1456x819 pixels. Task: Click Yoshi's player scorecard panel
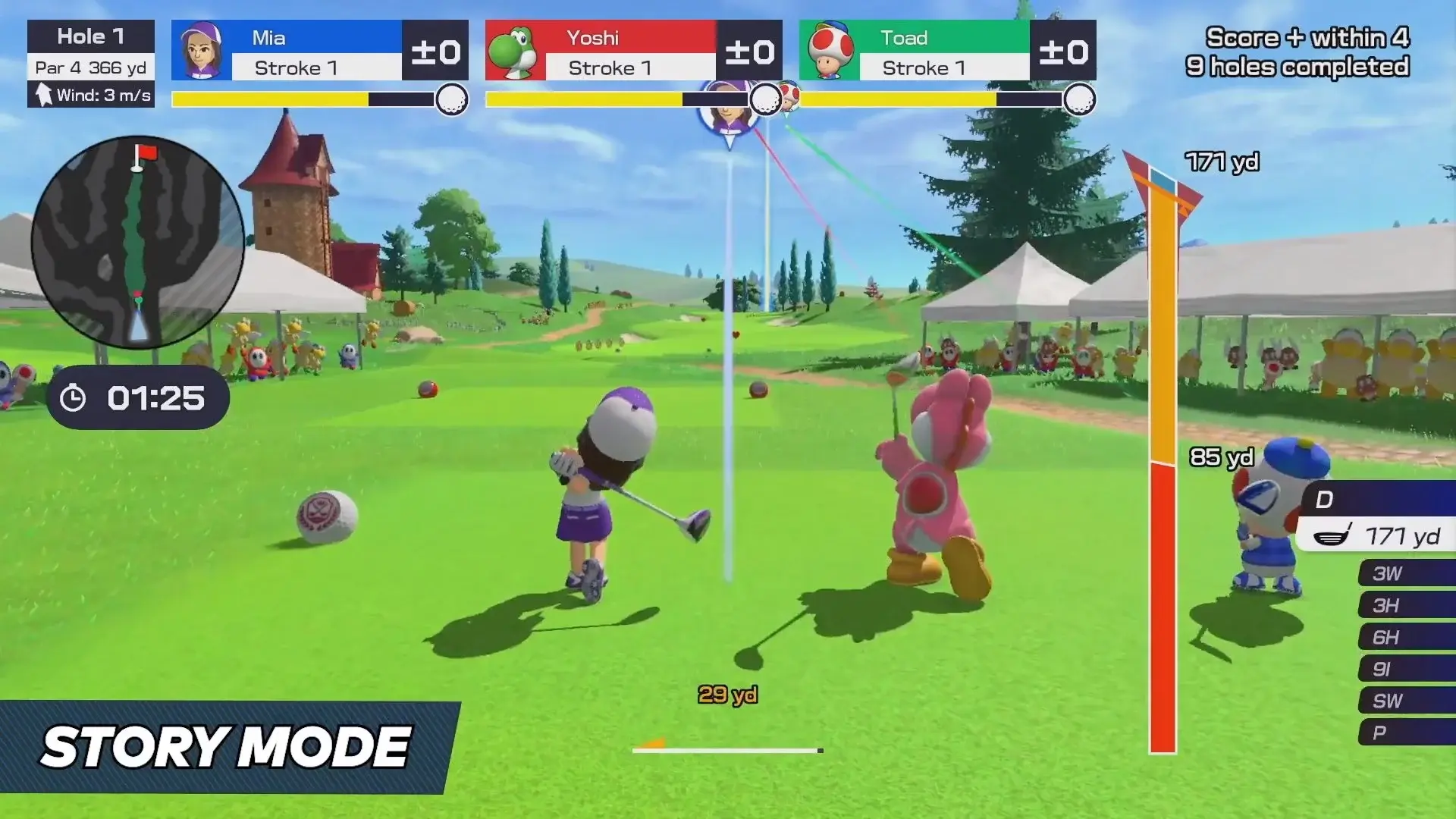633,51
